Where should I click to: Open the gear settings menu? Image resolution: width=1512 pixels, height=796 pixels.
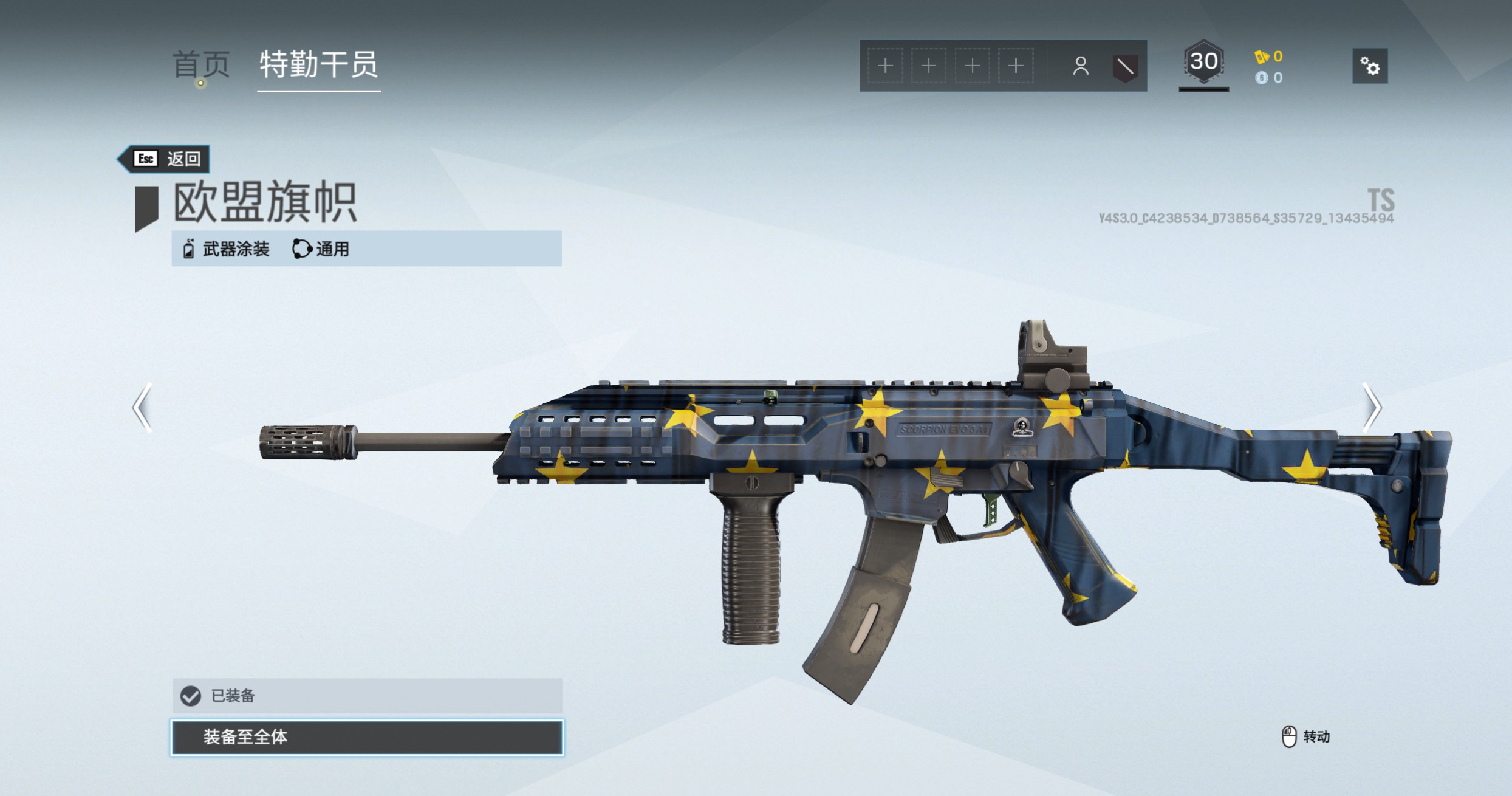(x=1369, y=66)
